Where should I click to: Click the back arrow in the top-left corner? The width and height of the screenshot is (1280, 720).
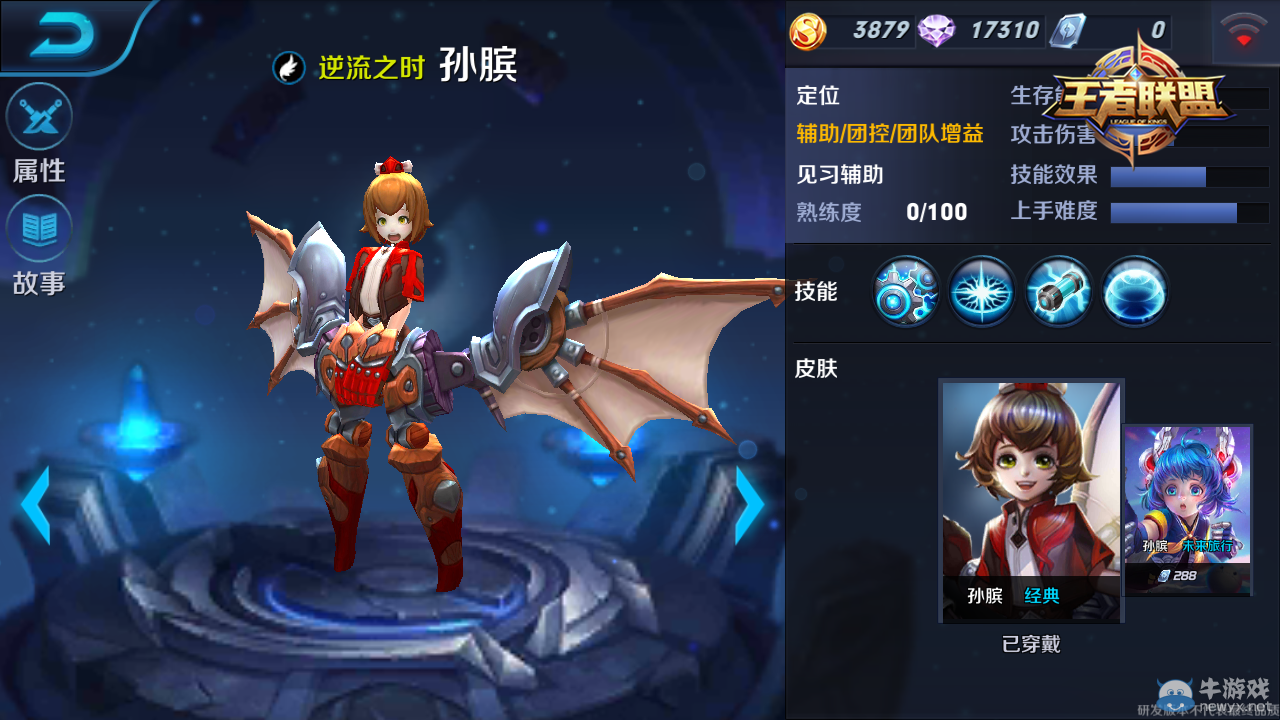coord(65,35)
